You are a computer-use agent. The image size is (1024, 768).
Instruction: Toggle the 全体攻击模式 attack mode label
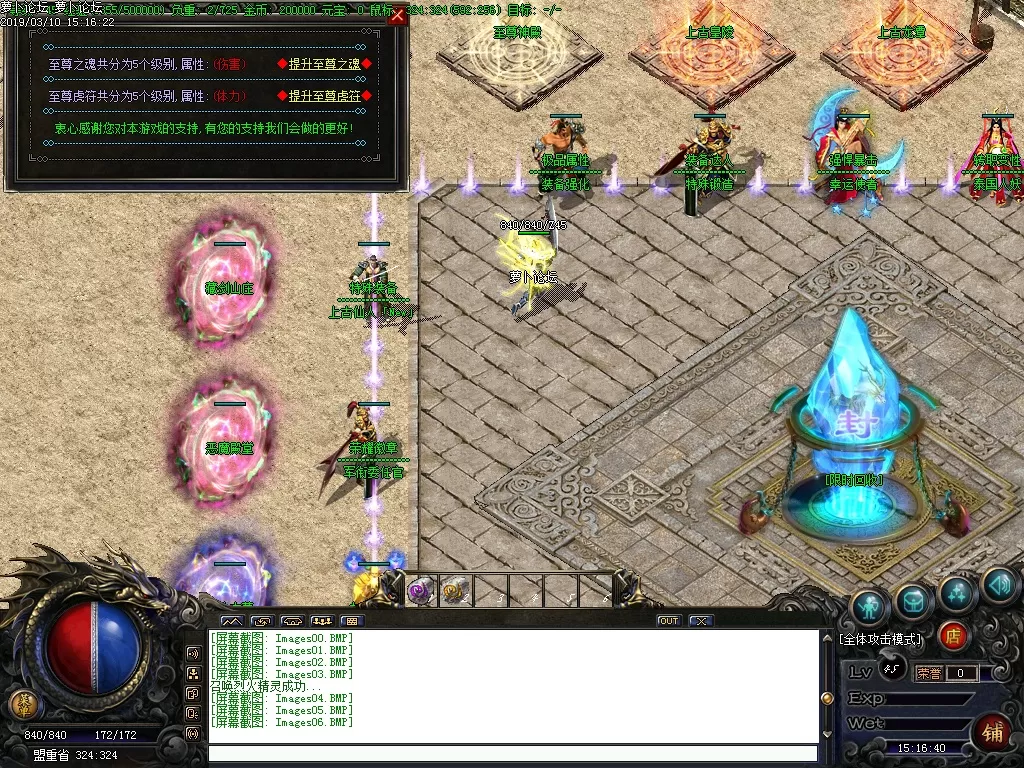pyautogui.click(x=881, y=638)
